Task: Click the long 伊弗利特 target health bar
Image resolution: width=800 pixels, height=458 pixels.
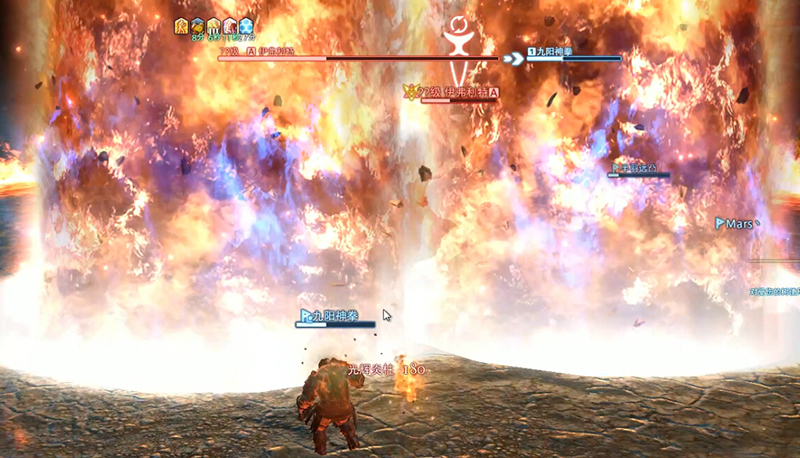Action: [x=360, y=58]
